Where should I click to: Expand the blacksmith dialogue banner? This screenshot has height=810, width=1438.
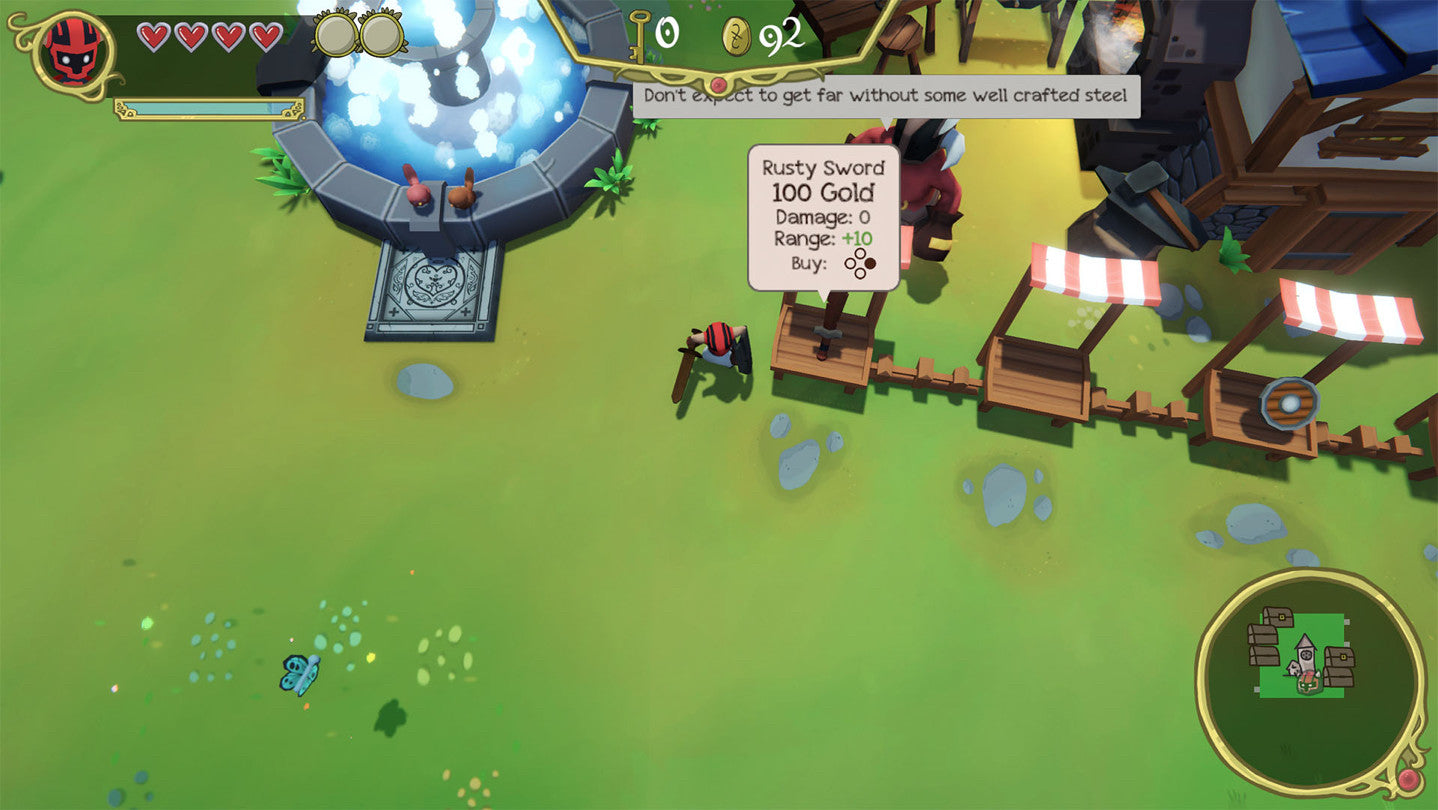pos(888,96)
